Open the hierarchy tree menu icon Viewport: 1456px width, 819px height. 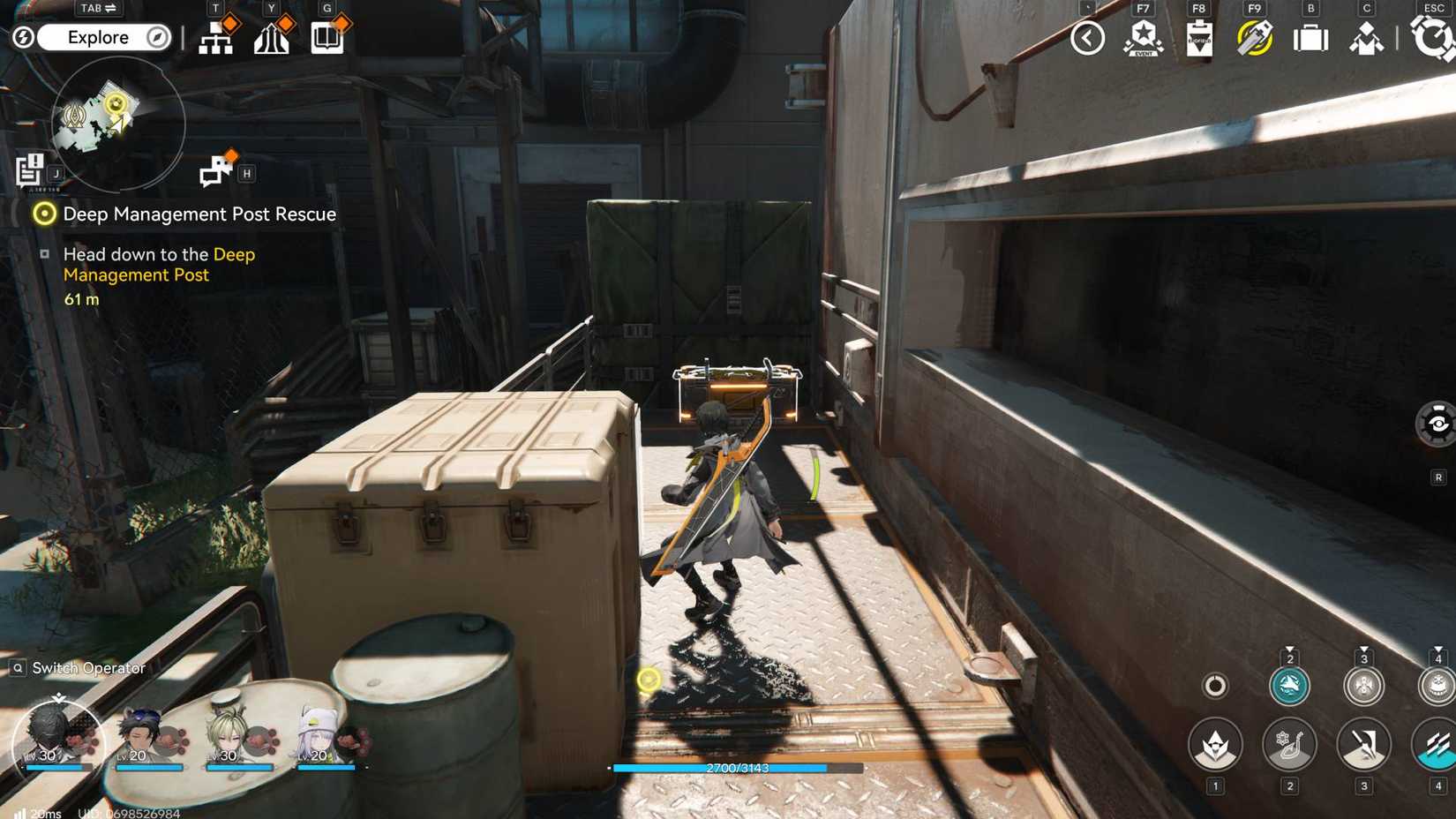pos(216,38)
